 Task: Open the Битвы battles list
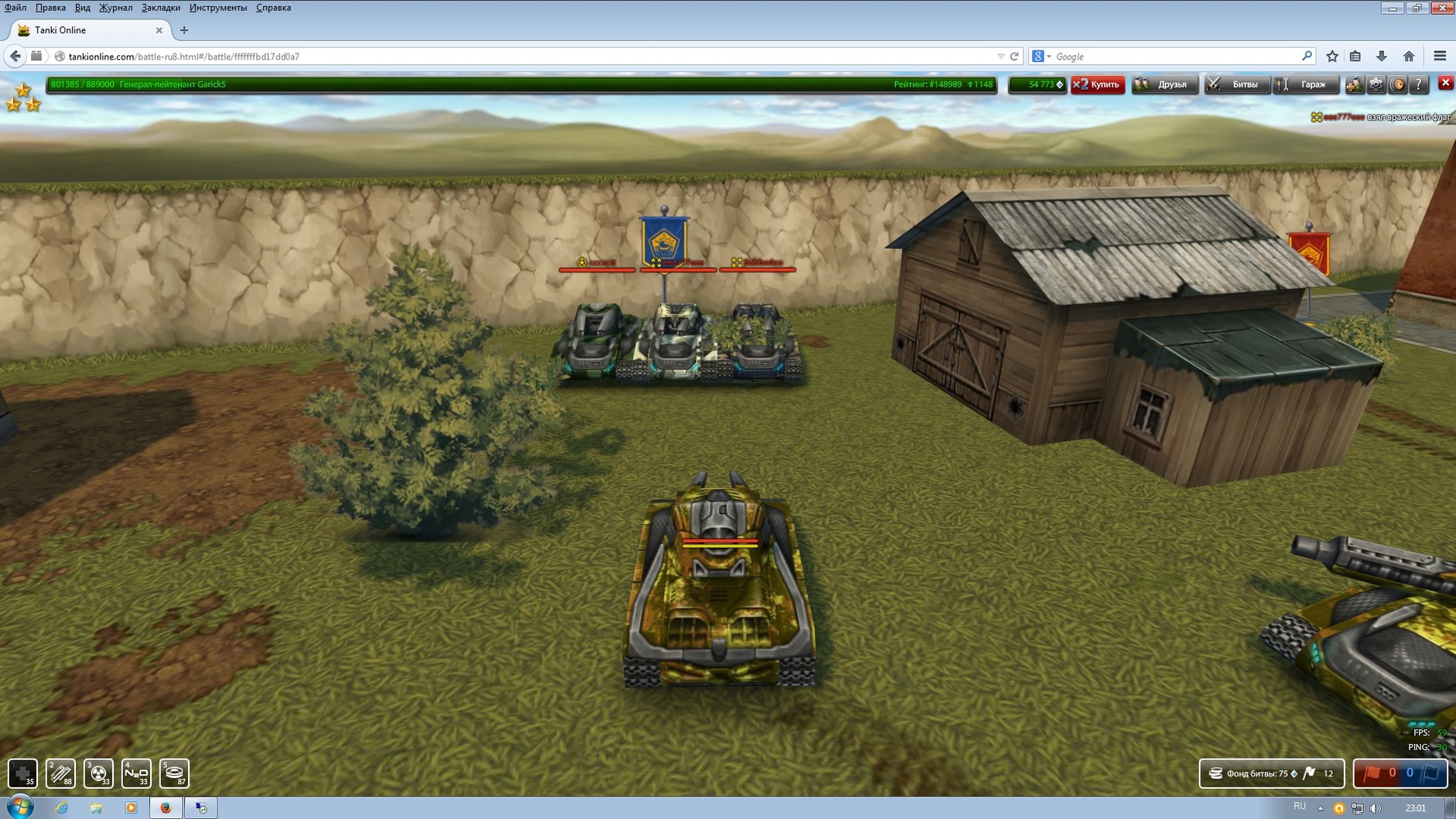click(x=1236, y=84)
